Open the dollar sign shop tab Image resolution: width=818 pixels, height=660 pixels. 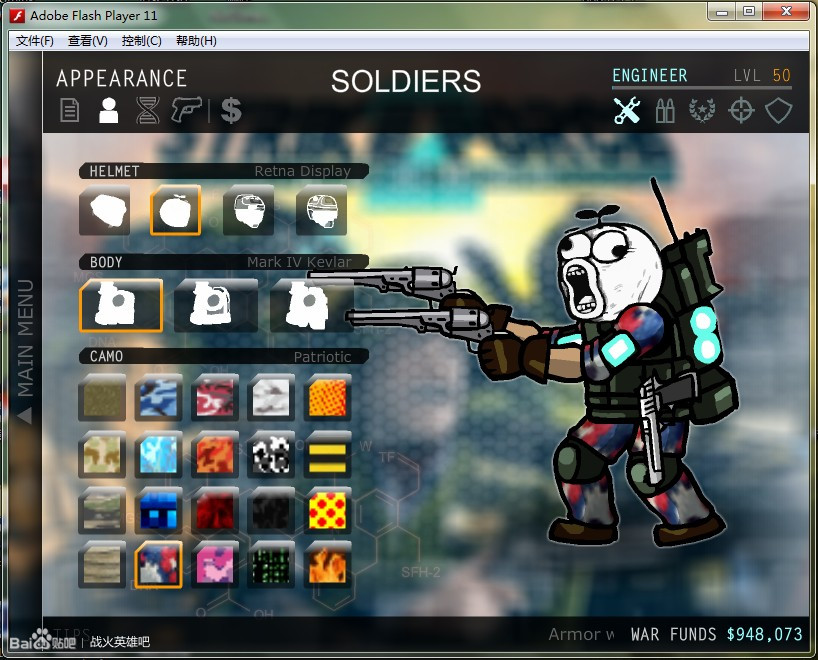pyautogui.click(x=231, y=110)
